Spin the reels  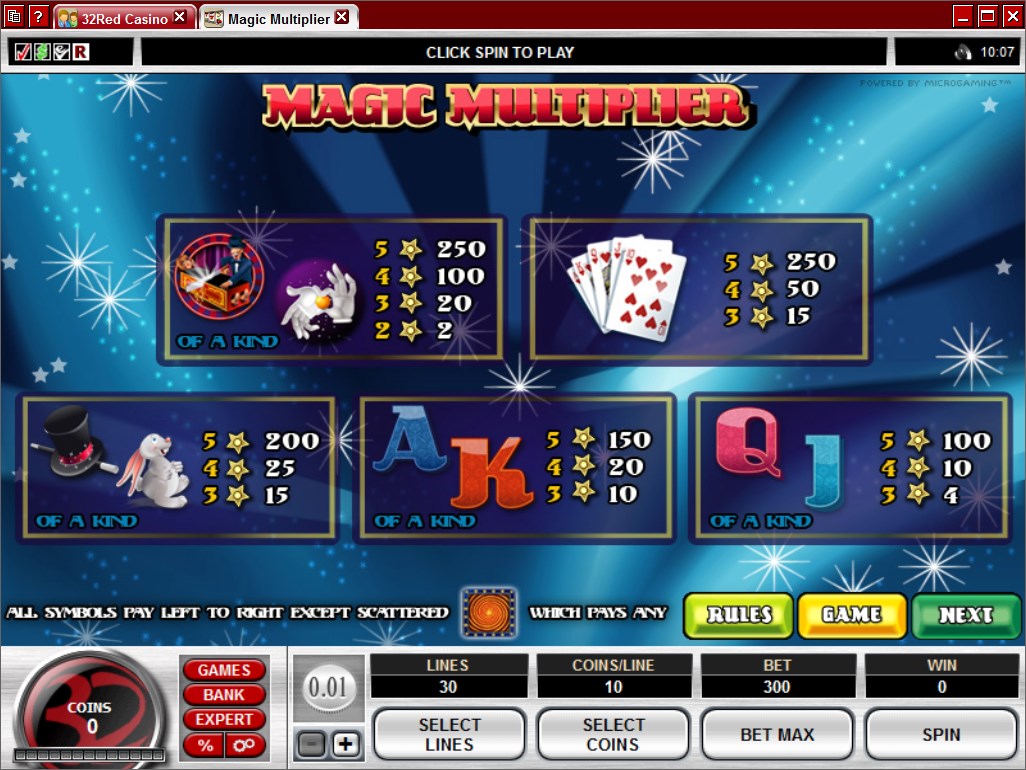941,735
